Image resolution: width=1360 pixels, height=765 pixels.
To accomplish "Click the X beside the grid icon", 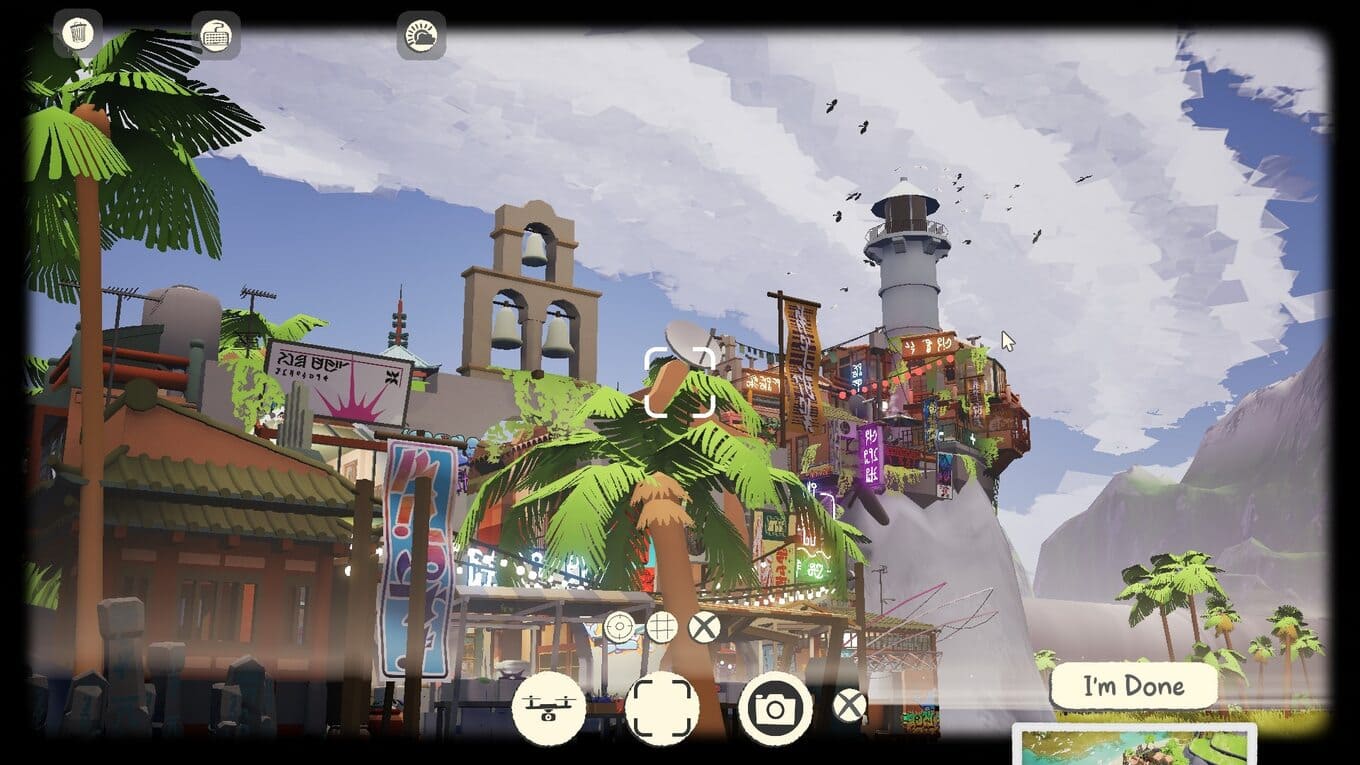I will coord(705,628).
